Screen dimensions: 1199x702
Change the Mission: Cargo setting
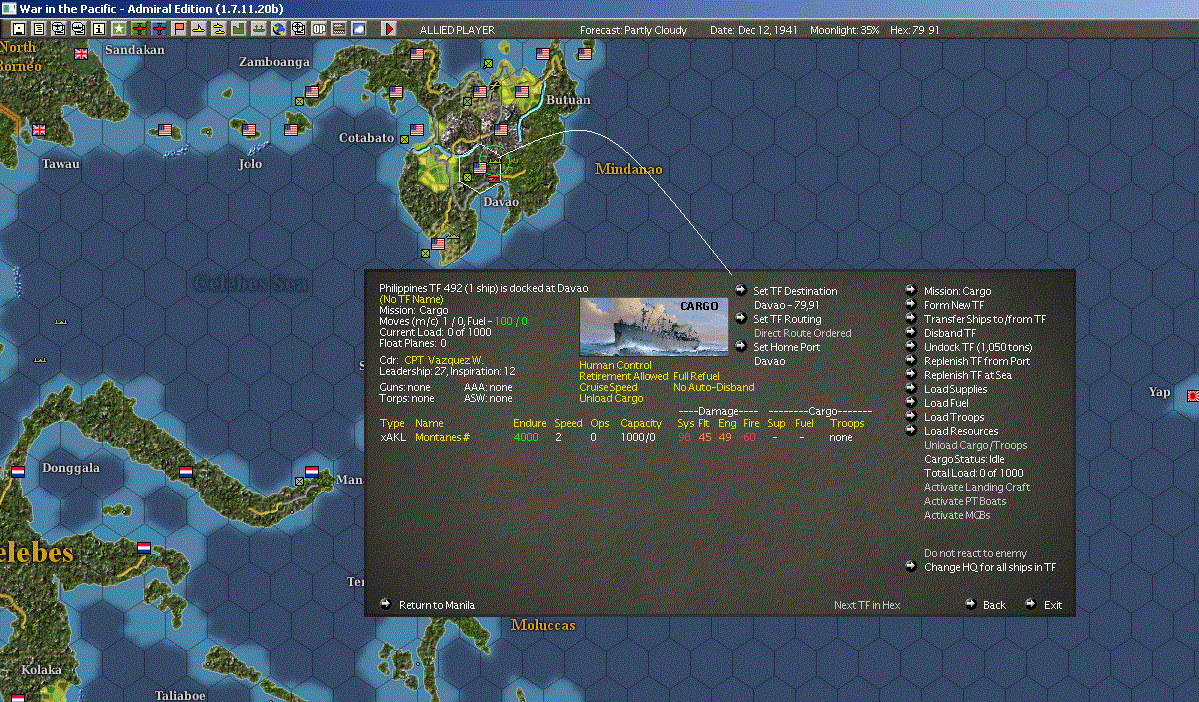pos(956,291)
